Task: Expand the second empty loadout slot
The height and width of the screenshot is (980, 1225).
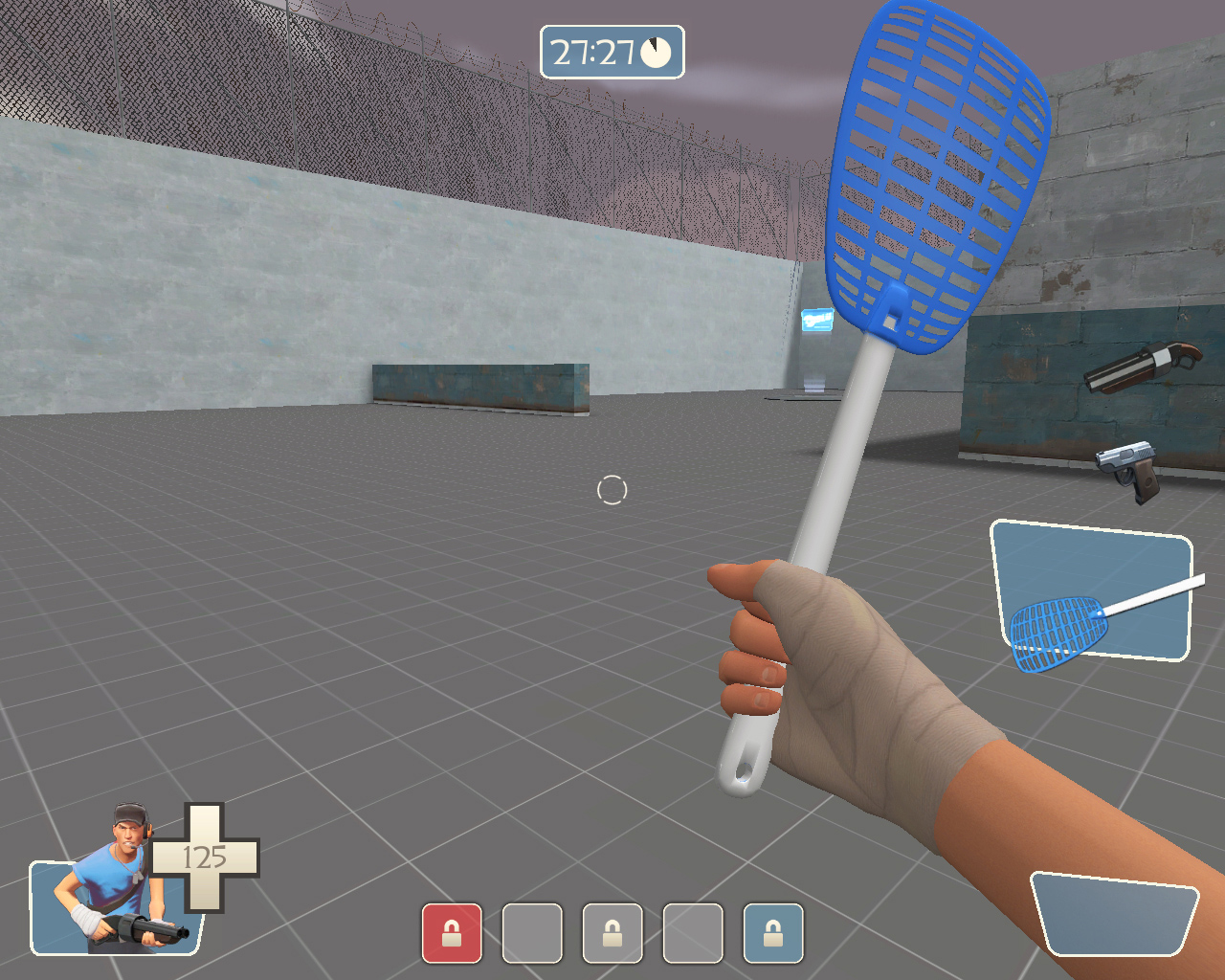Action: pos(531,933)
